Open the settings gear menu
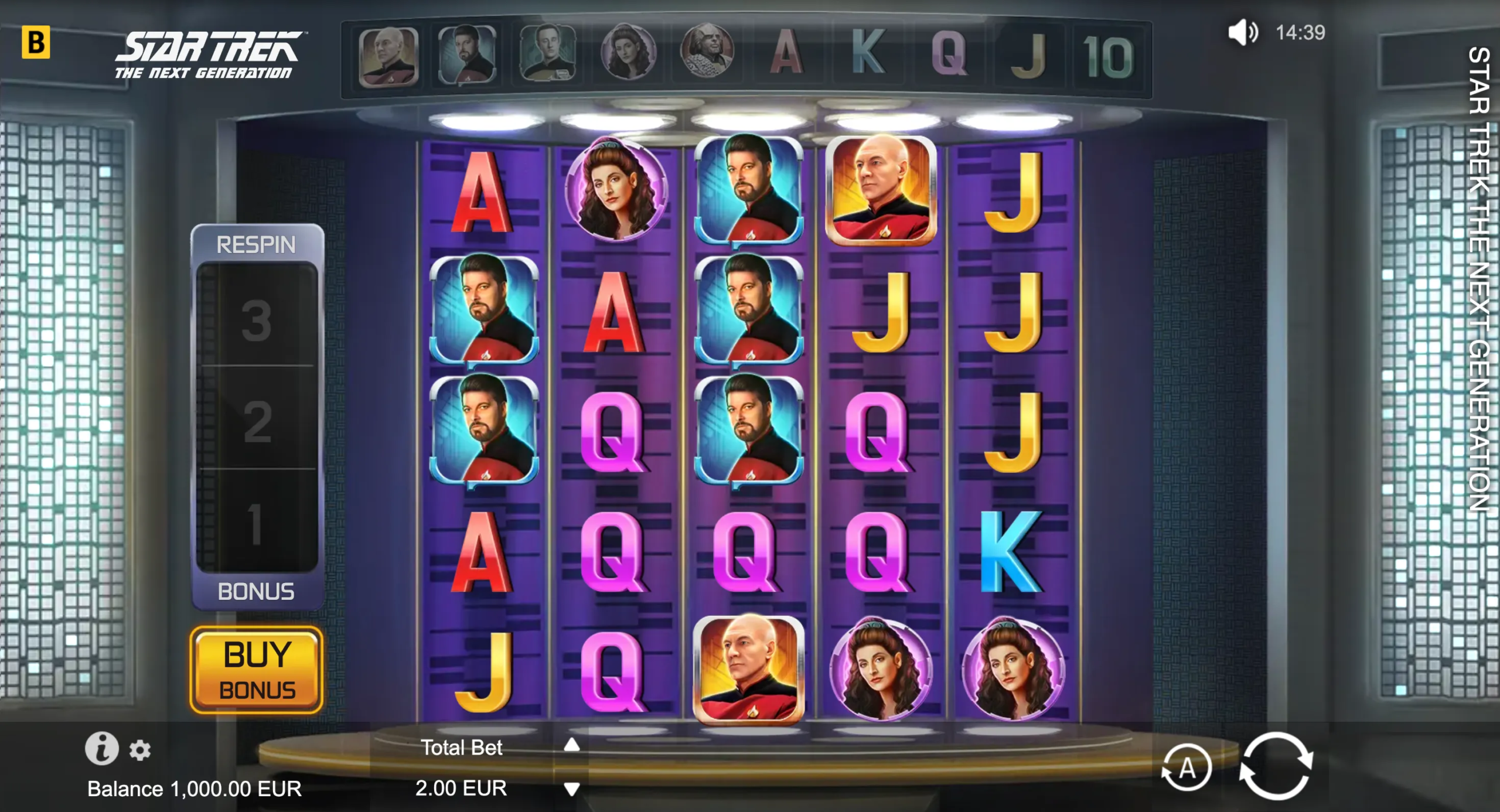The width and height of the screenshot is (1500, 812). (140, 750)
